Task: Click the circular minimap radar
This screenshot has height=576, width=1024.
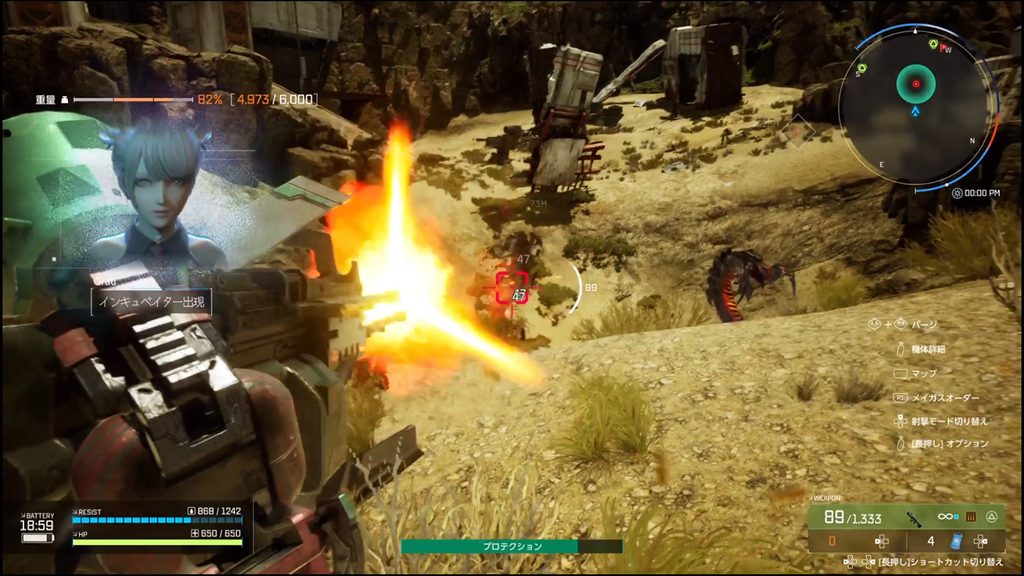Action: [x=915, y=108]
